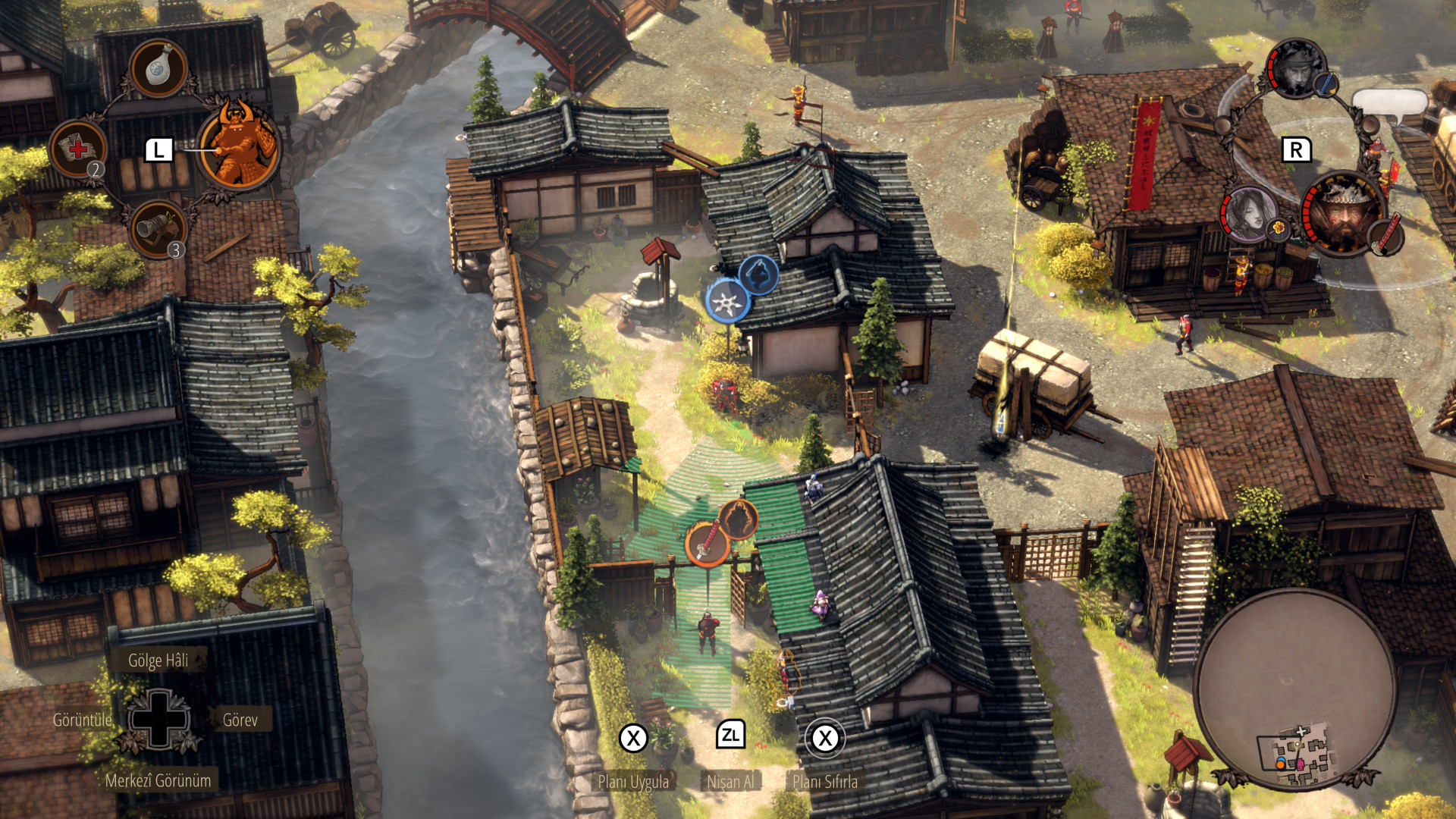Viewport: 1456px width, 819px height.
Task: Activate the hand cannon ability
Action: 158,227
